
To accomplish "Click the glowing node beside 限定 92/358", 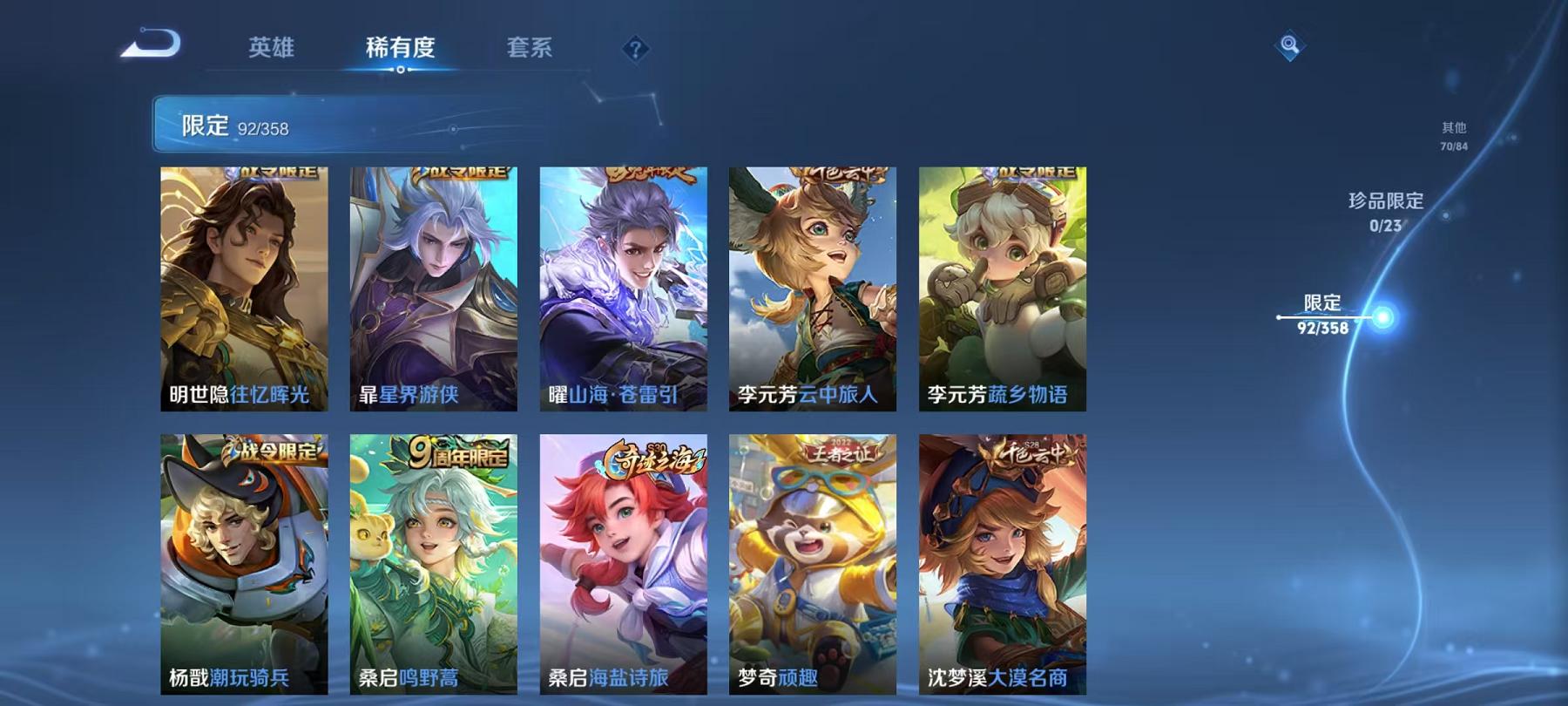I will (x=1382, y=318).
